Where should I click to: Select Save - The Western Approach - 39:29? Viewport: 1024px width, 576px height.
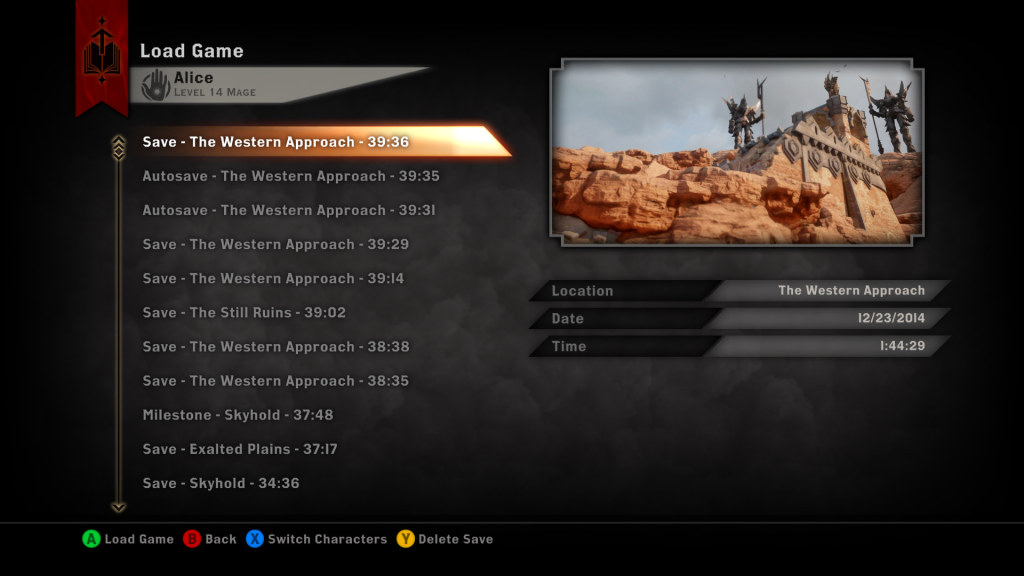point(275,244)
